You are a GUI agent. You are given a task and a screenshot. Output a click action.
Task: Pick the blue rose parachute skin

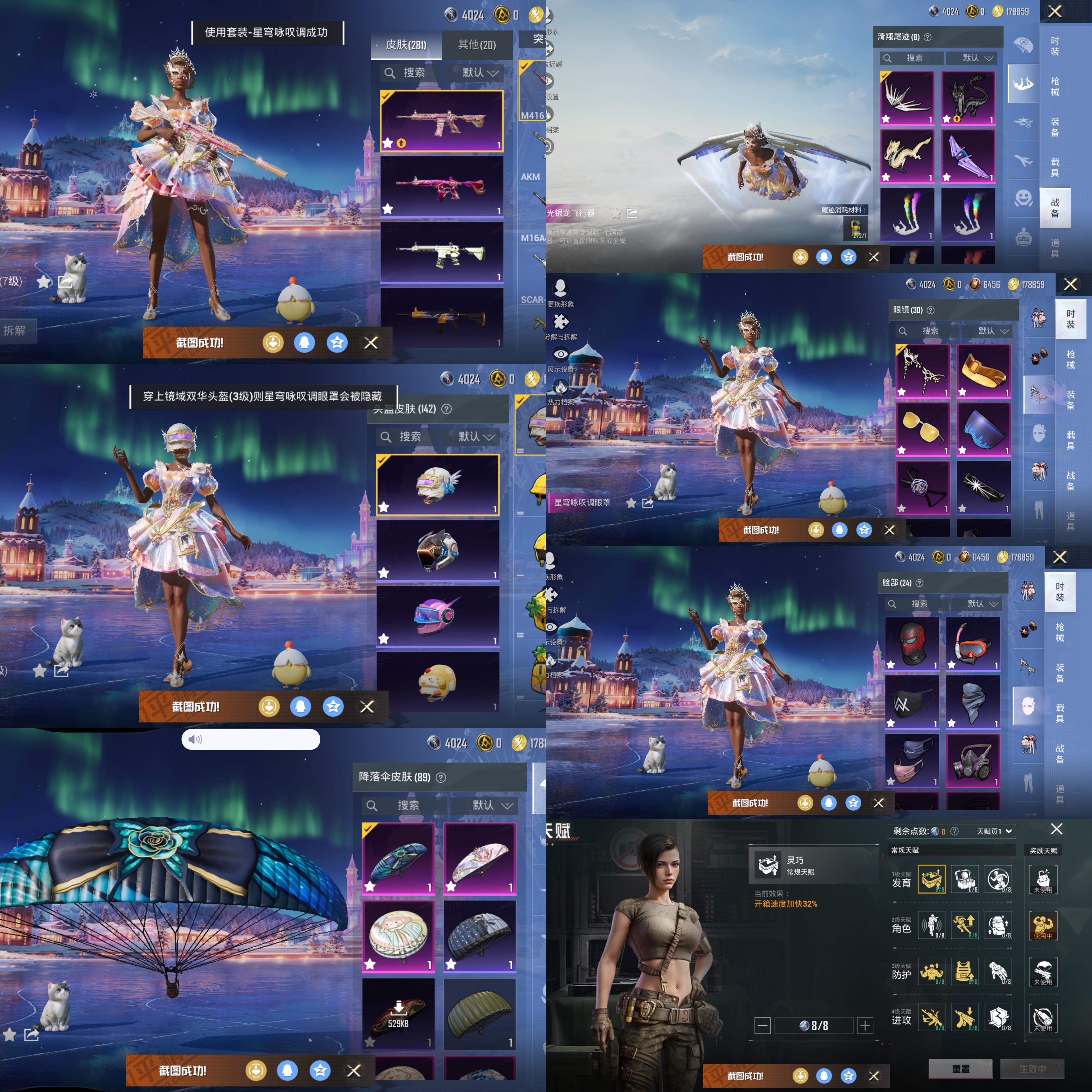(x=398, y=858)
